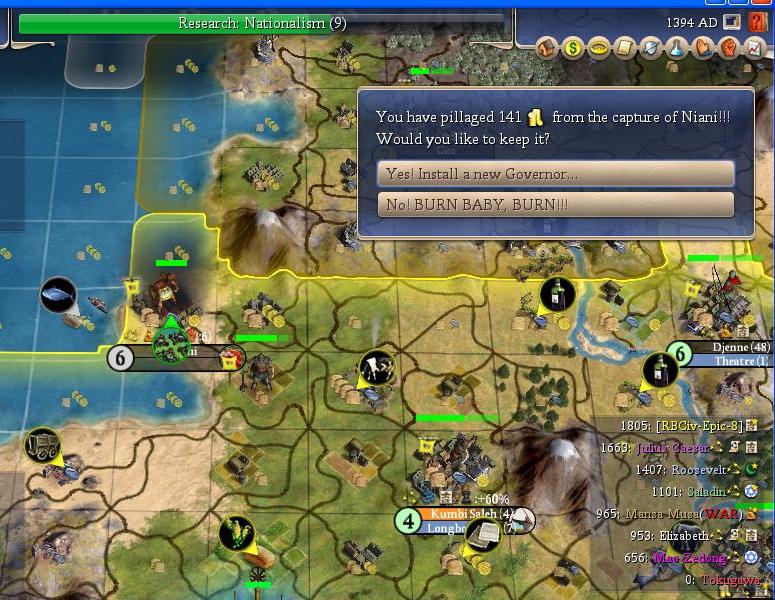
Task: Click the Research: Nationalism progress bar
Action: point(262,23)
